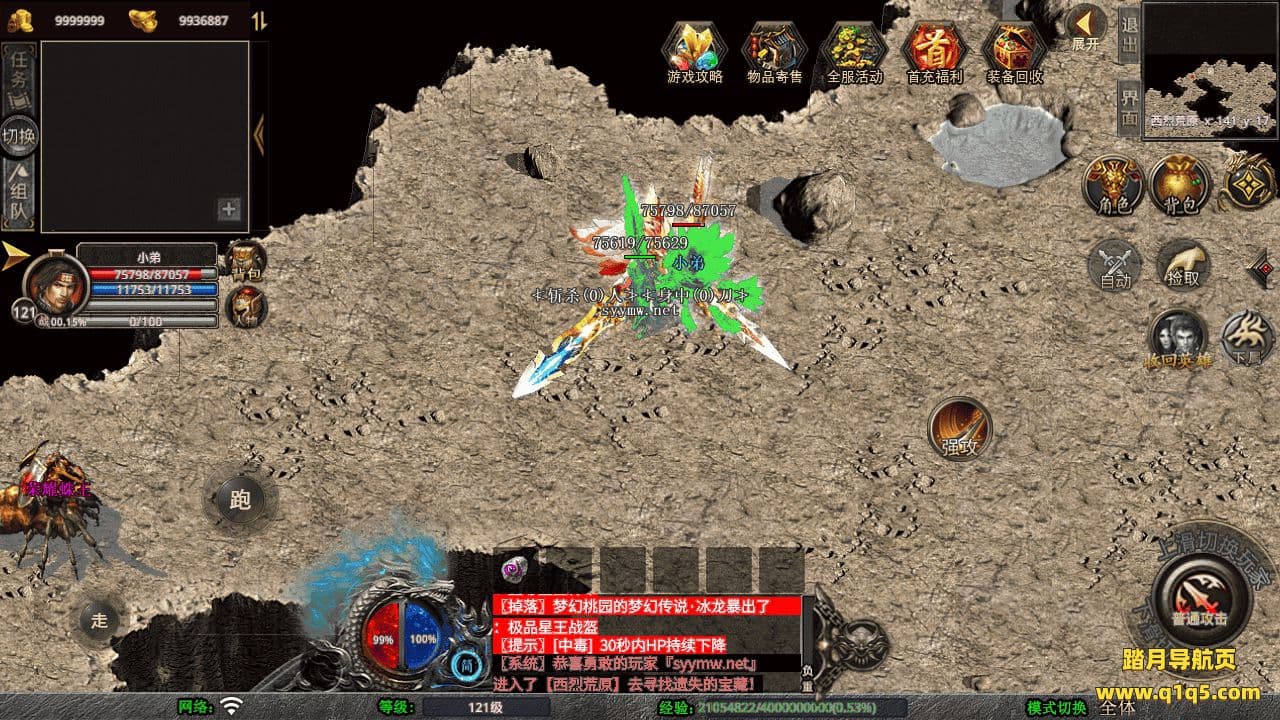
Task: Select the 走 walk movement button
Action: coord(100,619)
